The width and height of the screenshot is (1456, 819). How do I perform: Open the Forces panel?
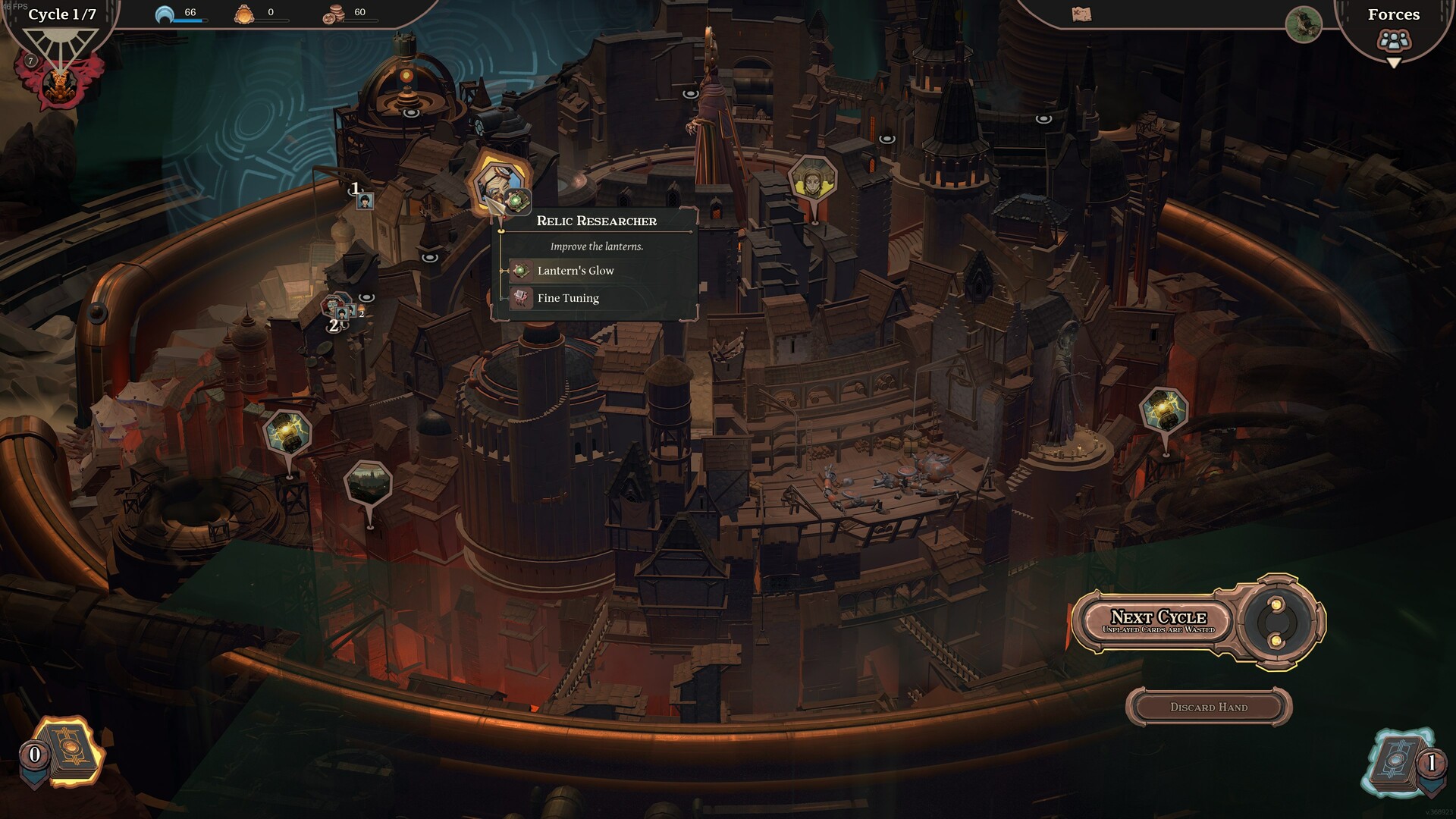pos(1394,30)
